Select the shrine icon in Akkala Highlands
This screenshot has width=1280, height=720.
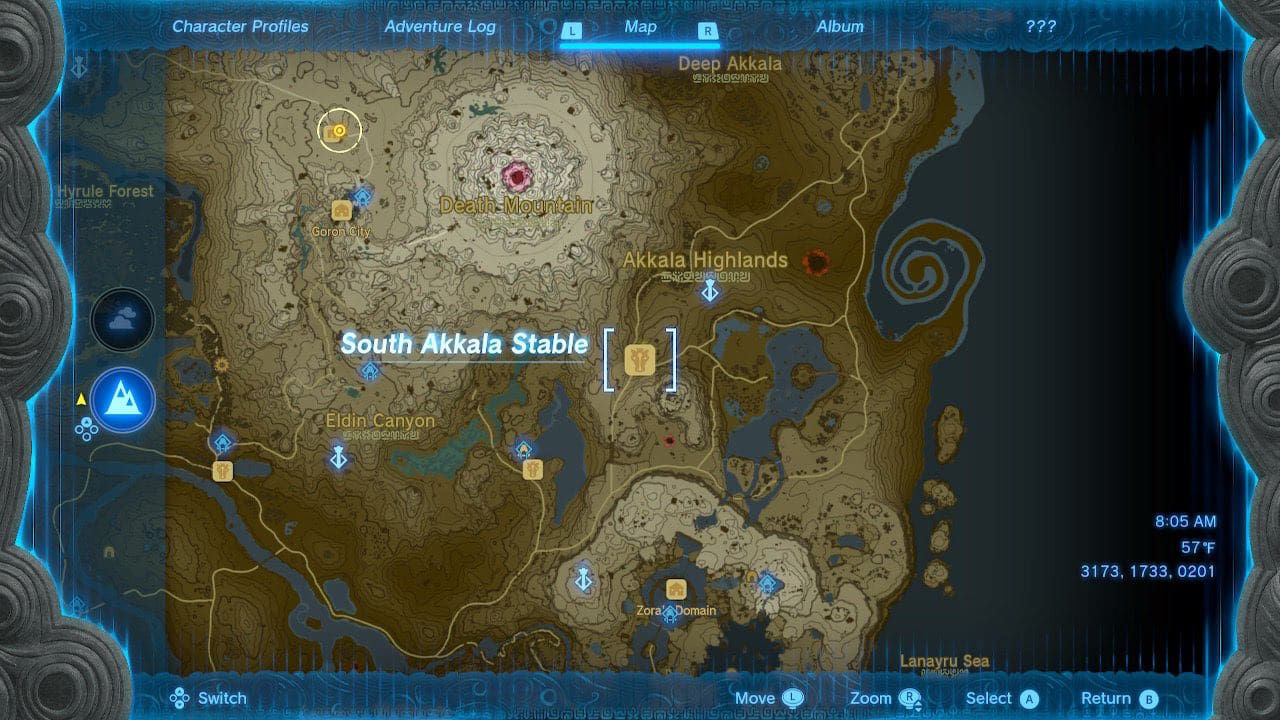711,292
